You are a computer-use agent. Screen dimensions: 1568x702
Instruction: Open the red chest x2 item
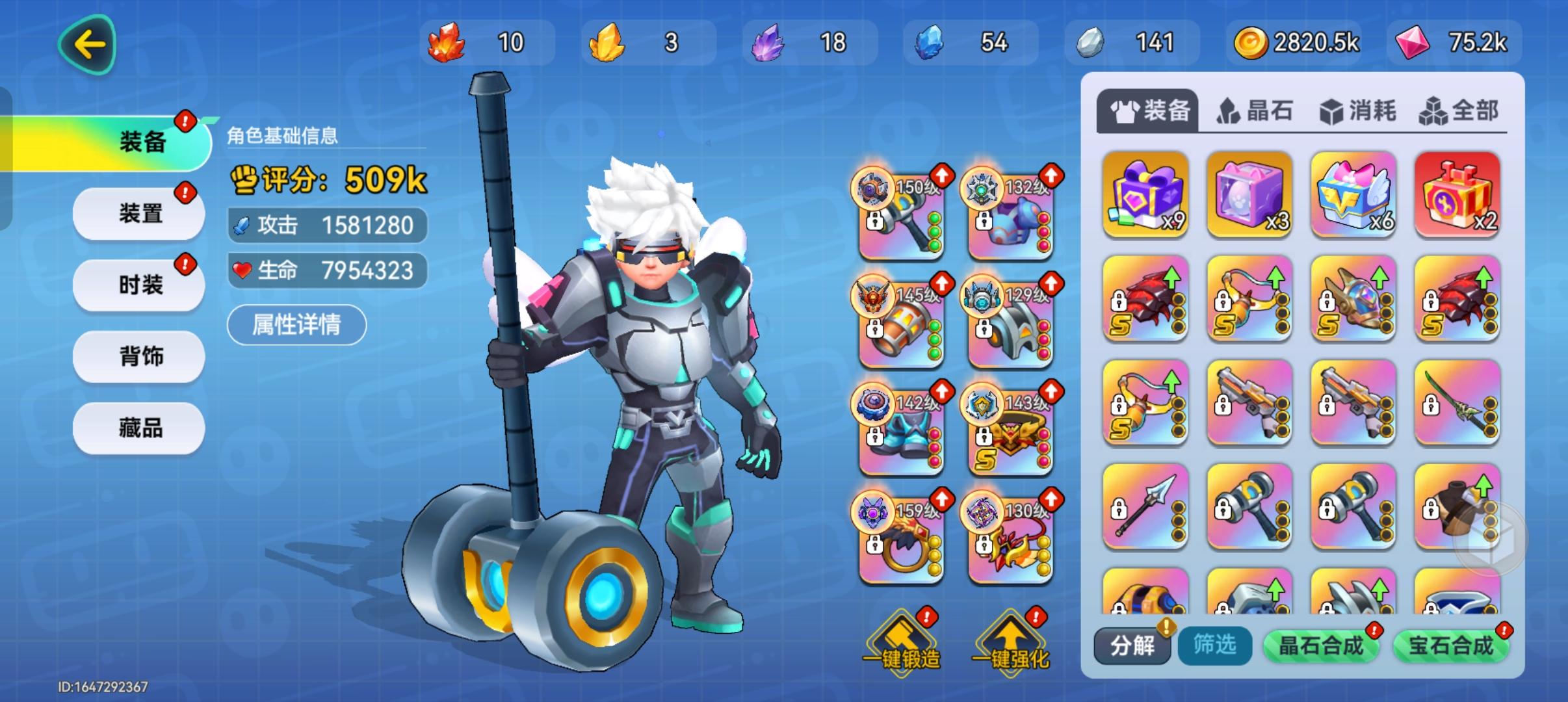(1457, 194)
